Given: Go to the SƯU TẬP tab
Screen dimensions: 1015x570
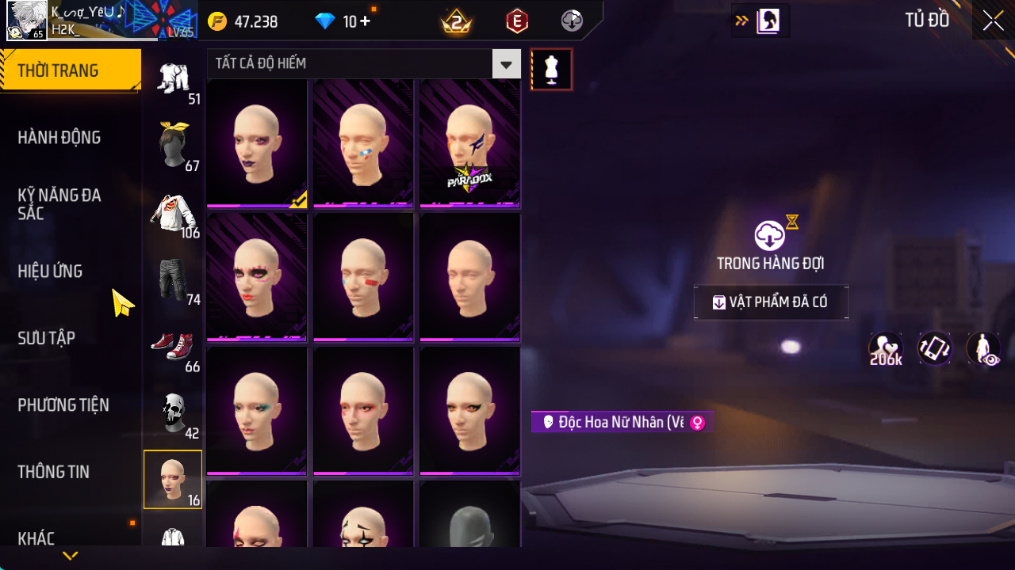Looking at the screenshot, I should tap(47, 338).
